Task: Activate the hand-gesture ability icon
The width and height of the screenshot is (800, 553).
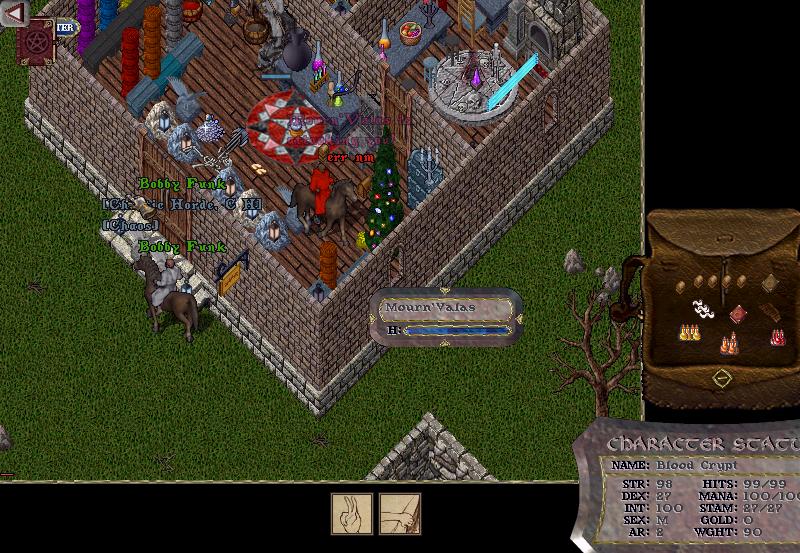Action: [352, 514]
